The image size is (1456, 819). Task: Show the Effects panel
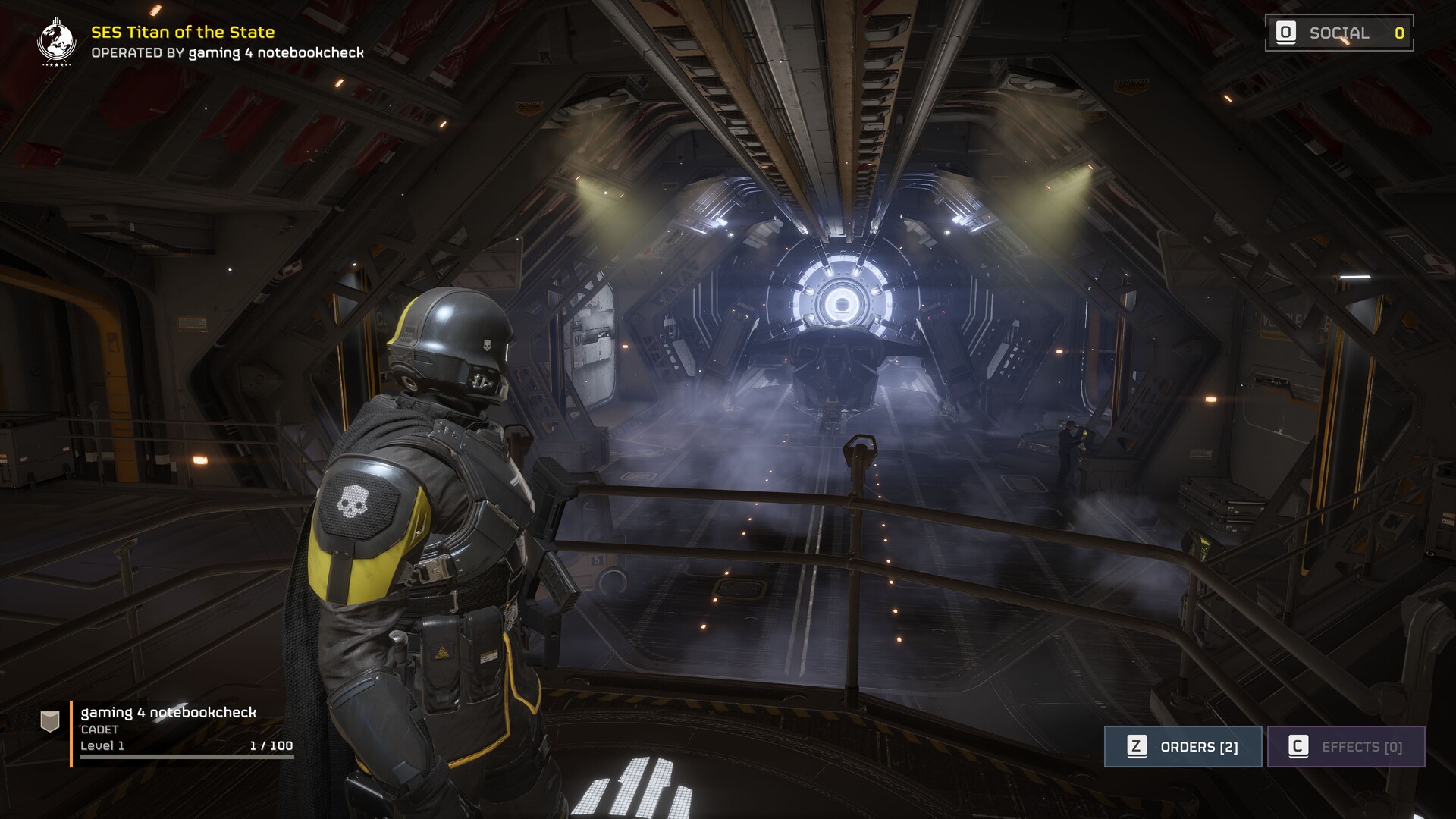click(1346, 747)
